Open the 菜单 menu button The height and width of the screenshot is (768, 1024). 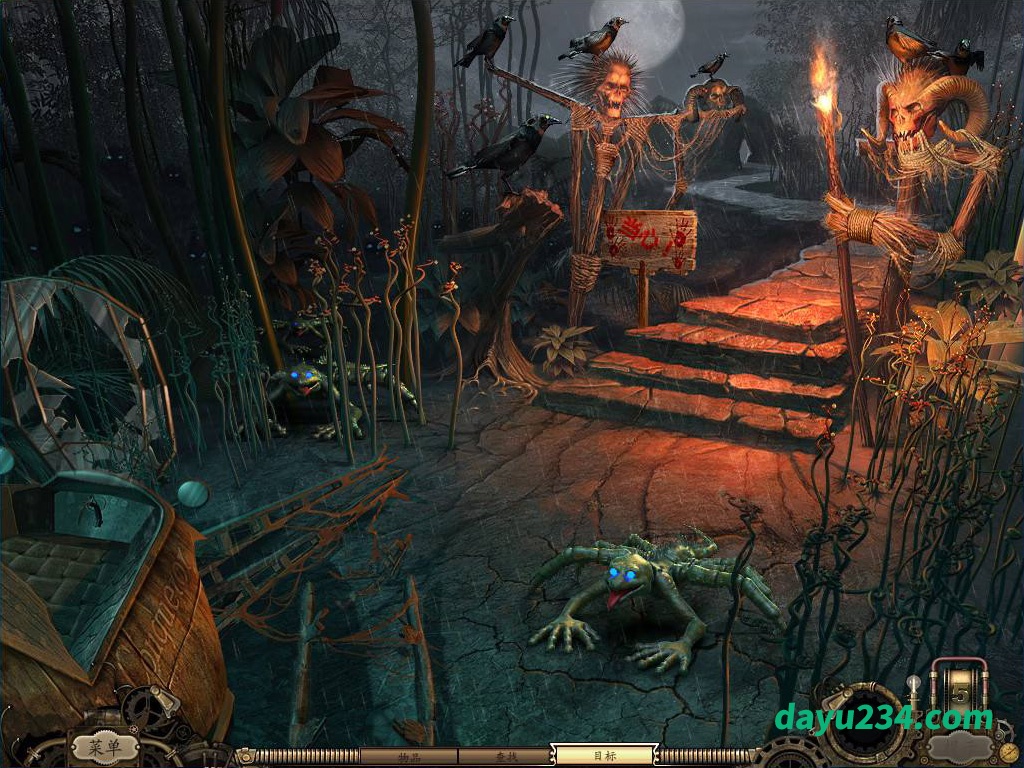pyautogui.click(x=104, y=746)
